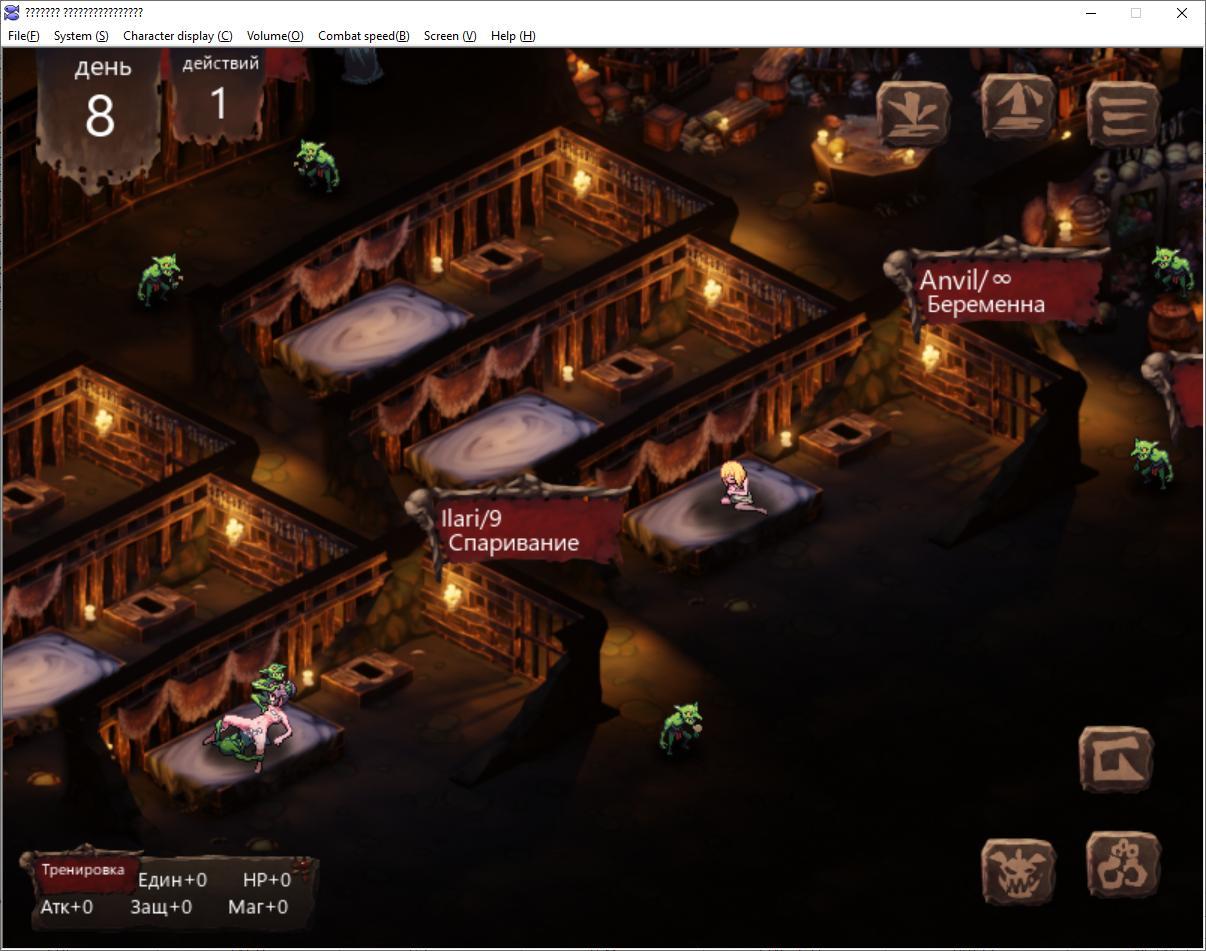Open the Volume menu
The image size is (1206, 951).
[275, 36]
